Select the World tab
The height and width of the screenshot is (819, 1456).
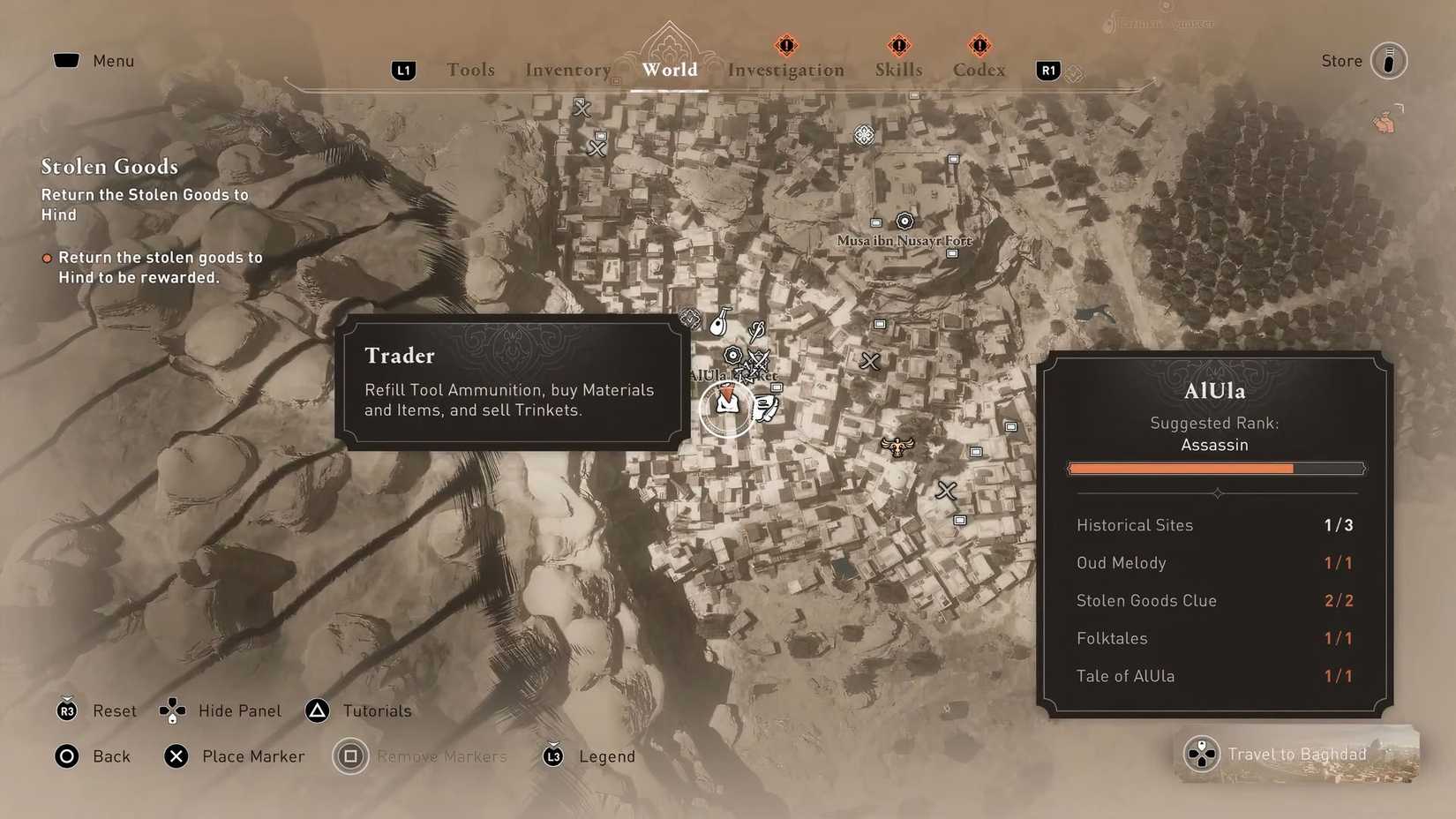pos(670,70)
